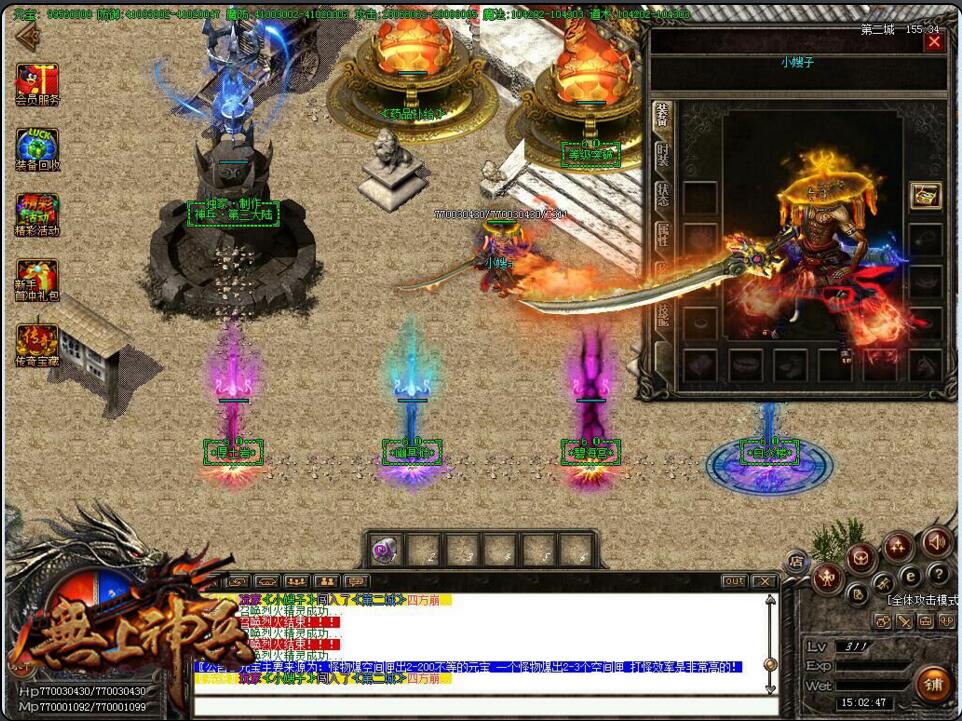Click the 店 shop round button
The width and height of the screenshot is (962, 721).
(x=797, y=561)
